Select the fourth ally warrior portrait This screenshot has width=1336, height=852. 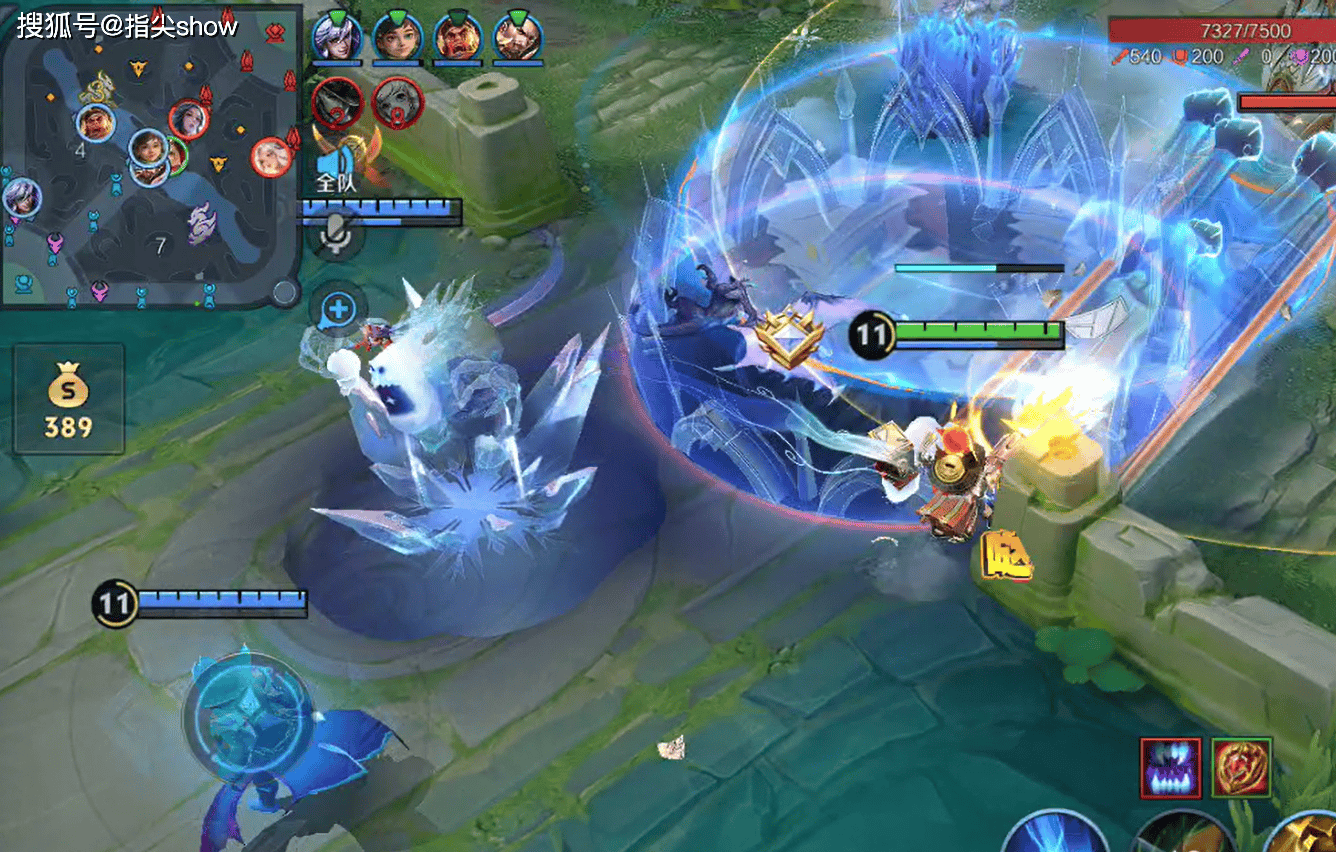(518, 38)
